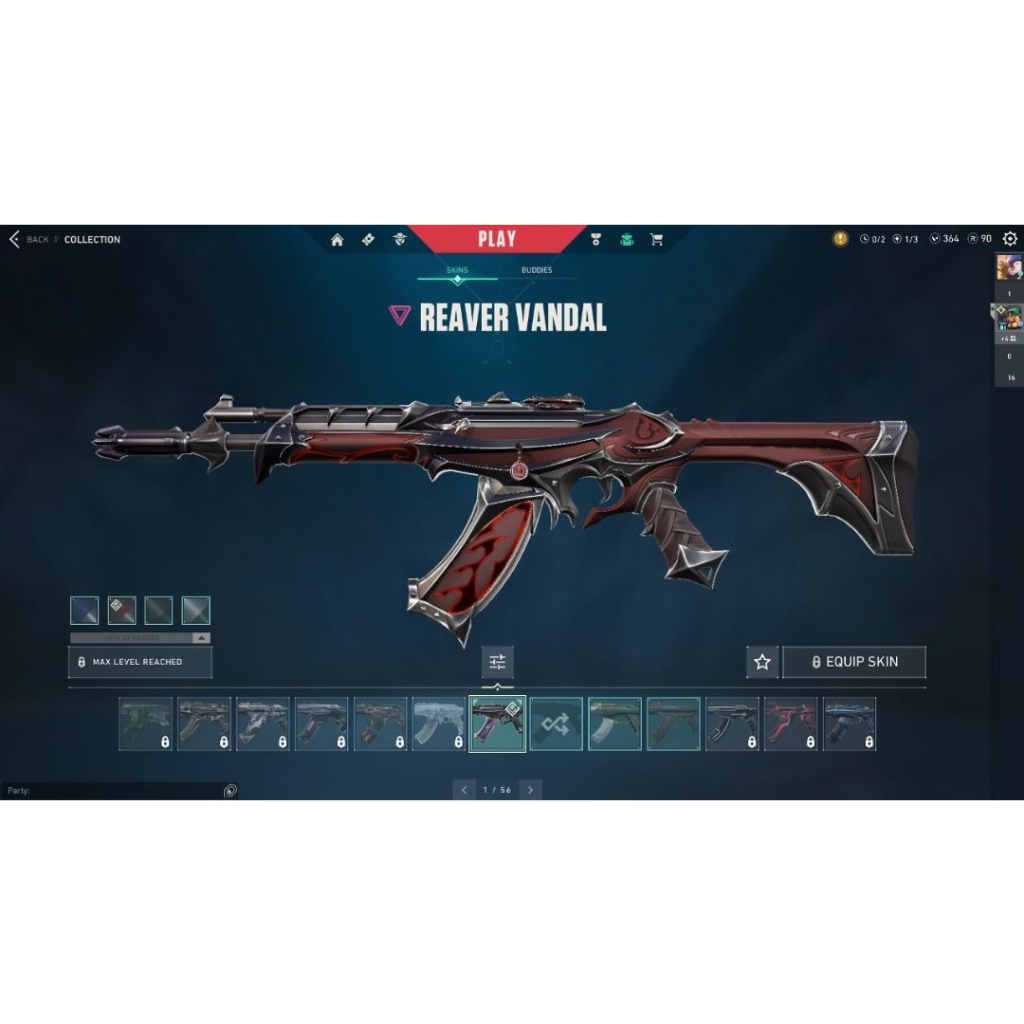
Task: Click the Max Level Reached button
Action: click(x=140, y=662)
